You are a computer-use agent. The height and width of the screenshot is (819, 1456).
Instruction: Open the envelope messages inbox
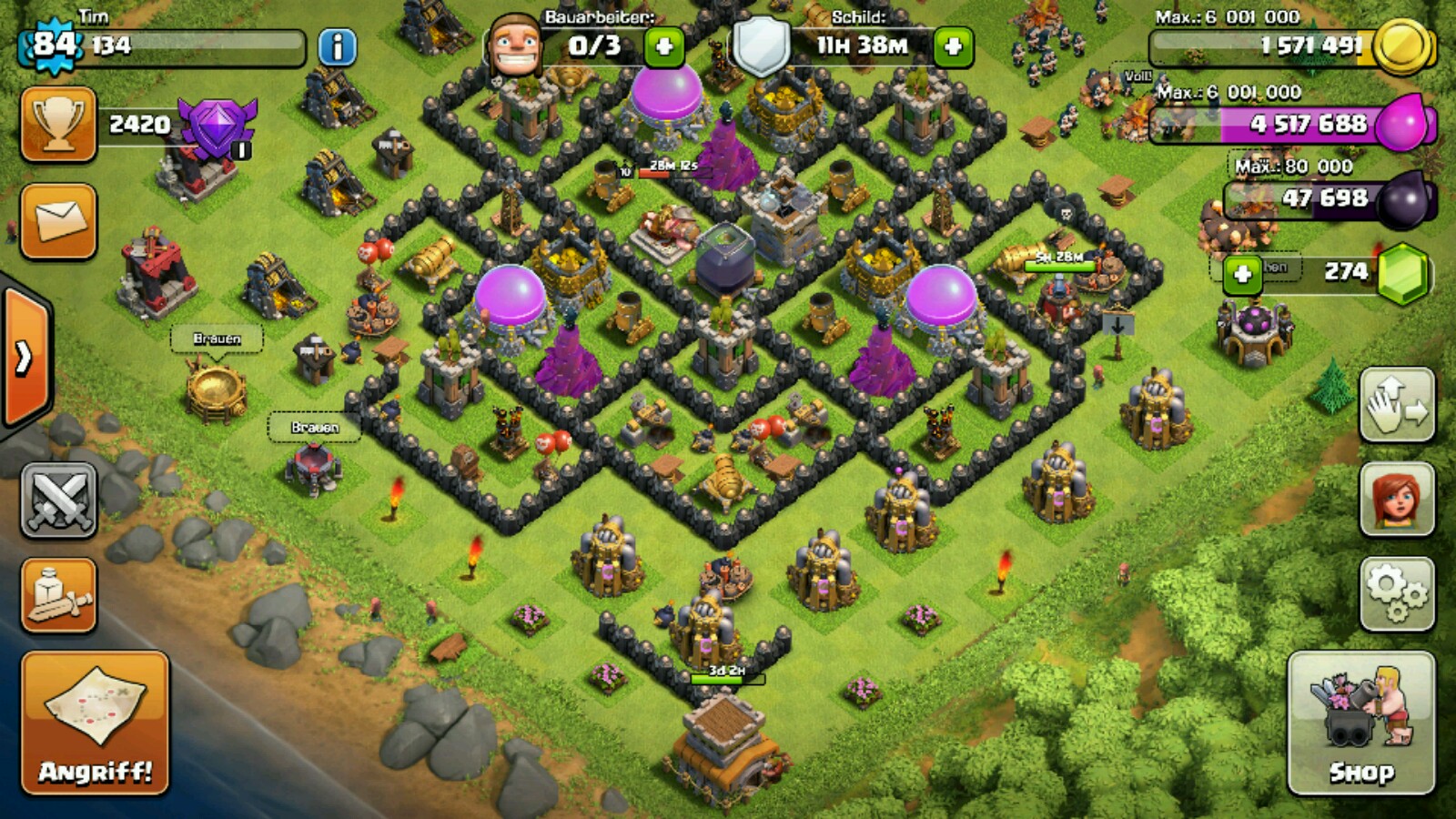point(58,221)
